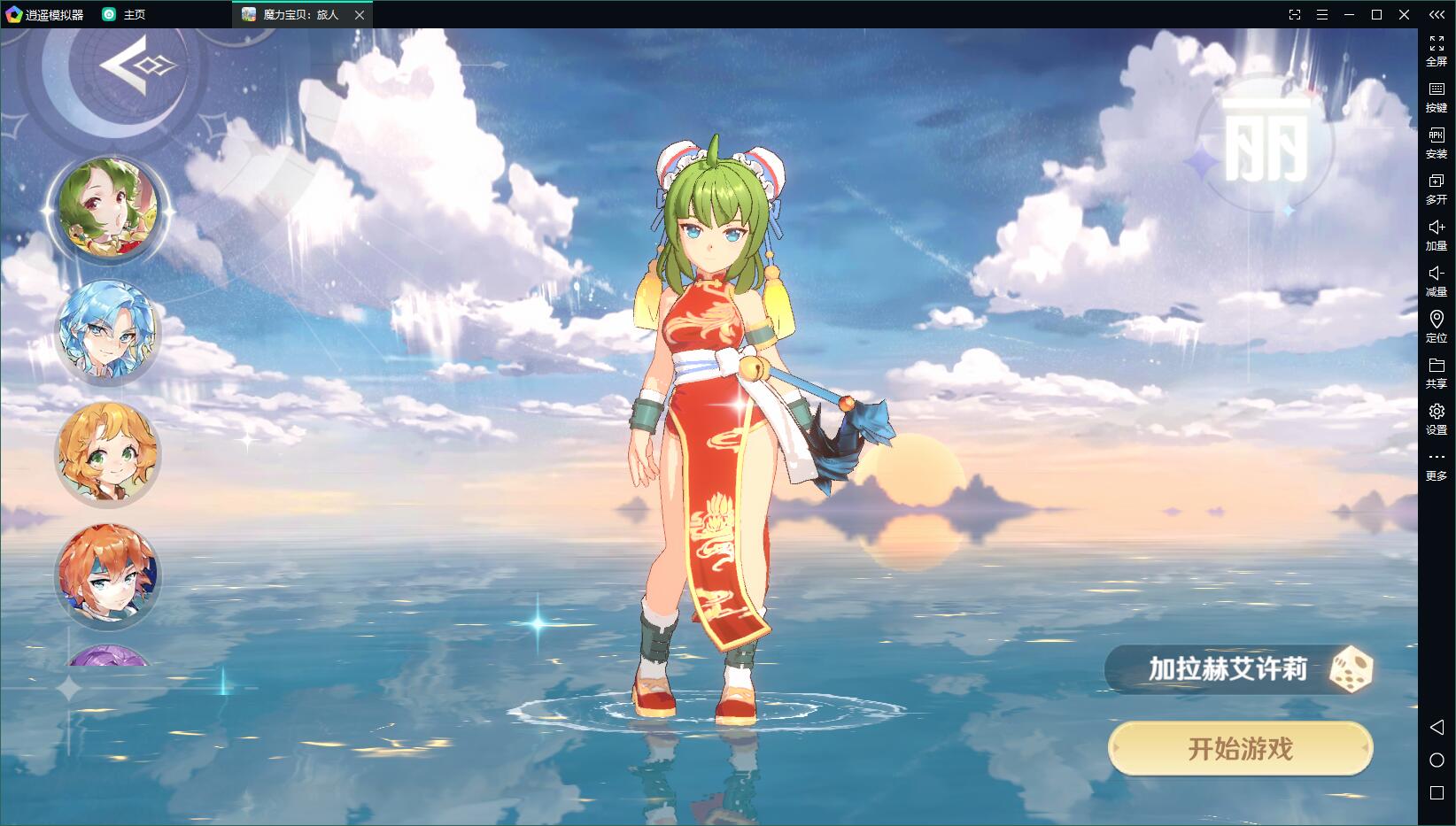Select the green-haired girl portrait
Viewport: 1456px width, 826px height.
pyautogui.click(x=108, y=209)
